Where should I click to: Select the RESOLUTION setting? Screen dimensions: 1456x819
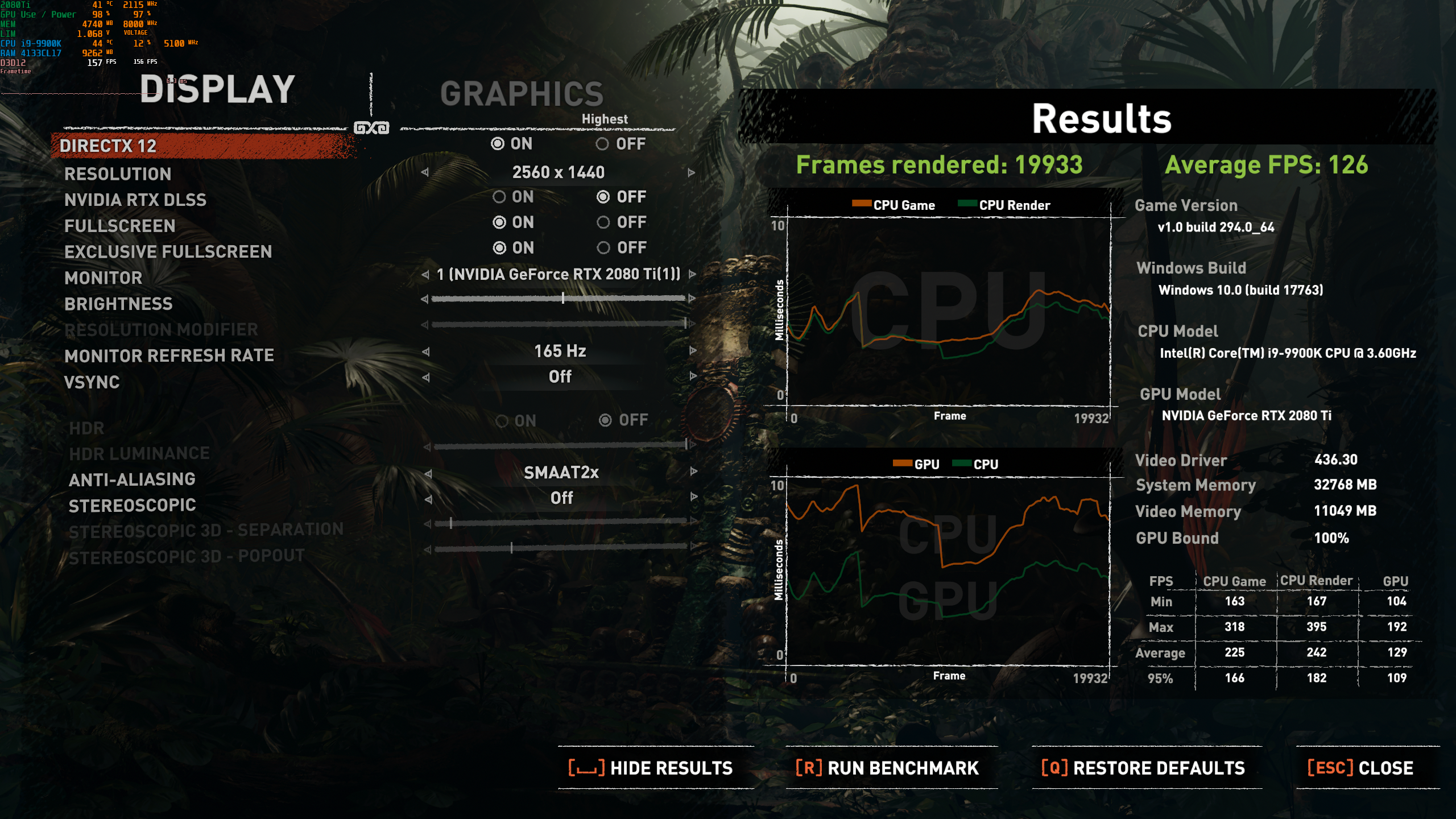pos(118,174)
